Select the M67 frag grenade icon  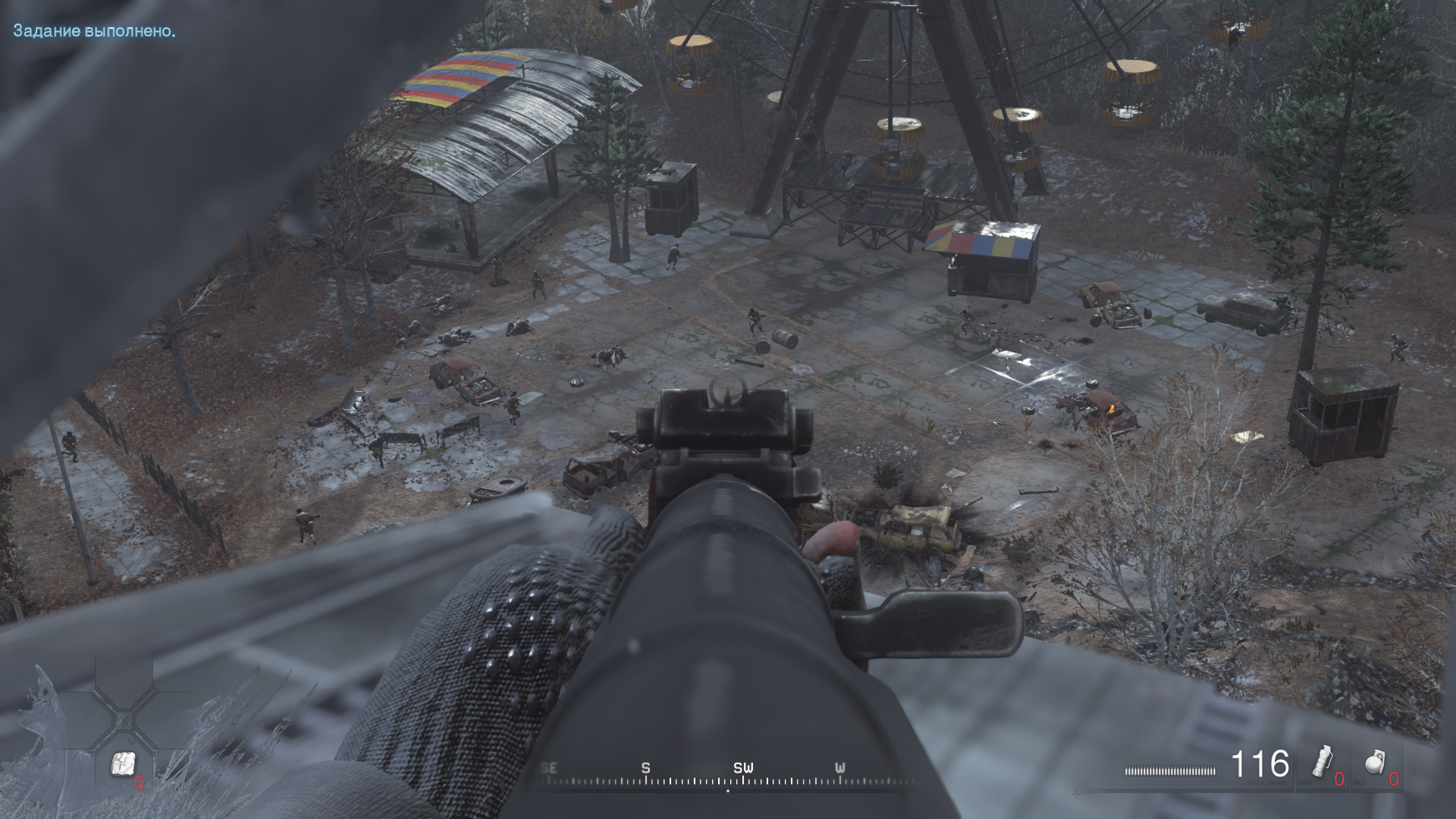[1374, 761]
